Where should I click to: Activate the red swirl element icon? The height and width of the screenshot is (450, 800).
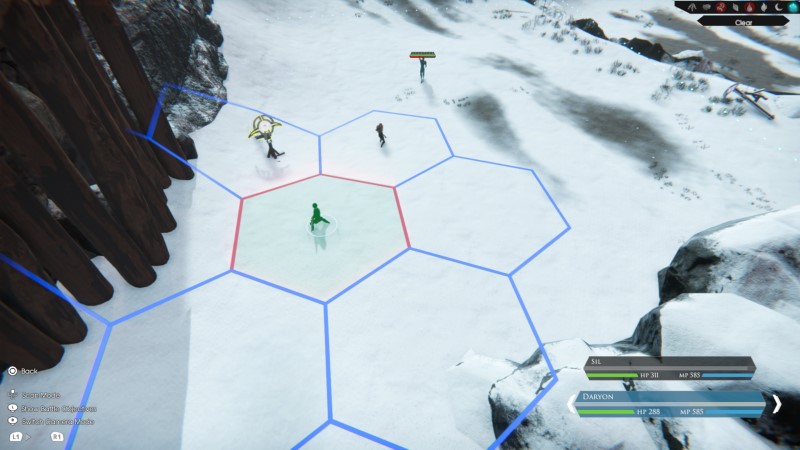coord(721,7)
